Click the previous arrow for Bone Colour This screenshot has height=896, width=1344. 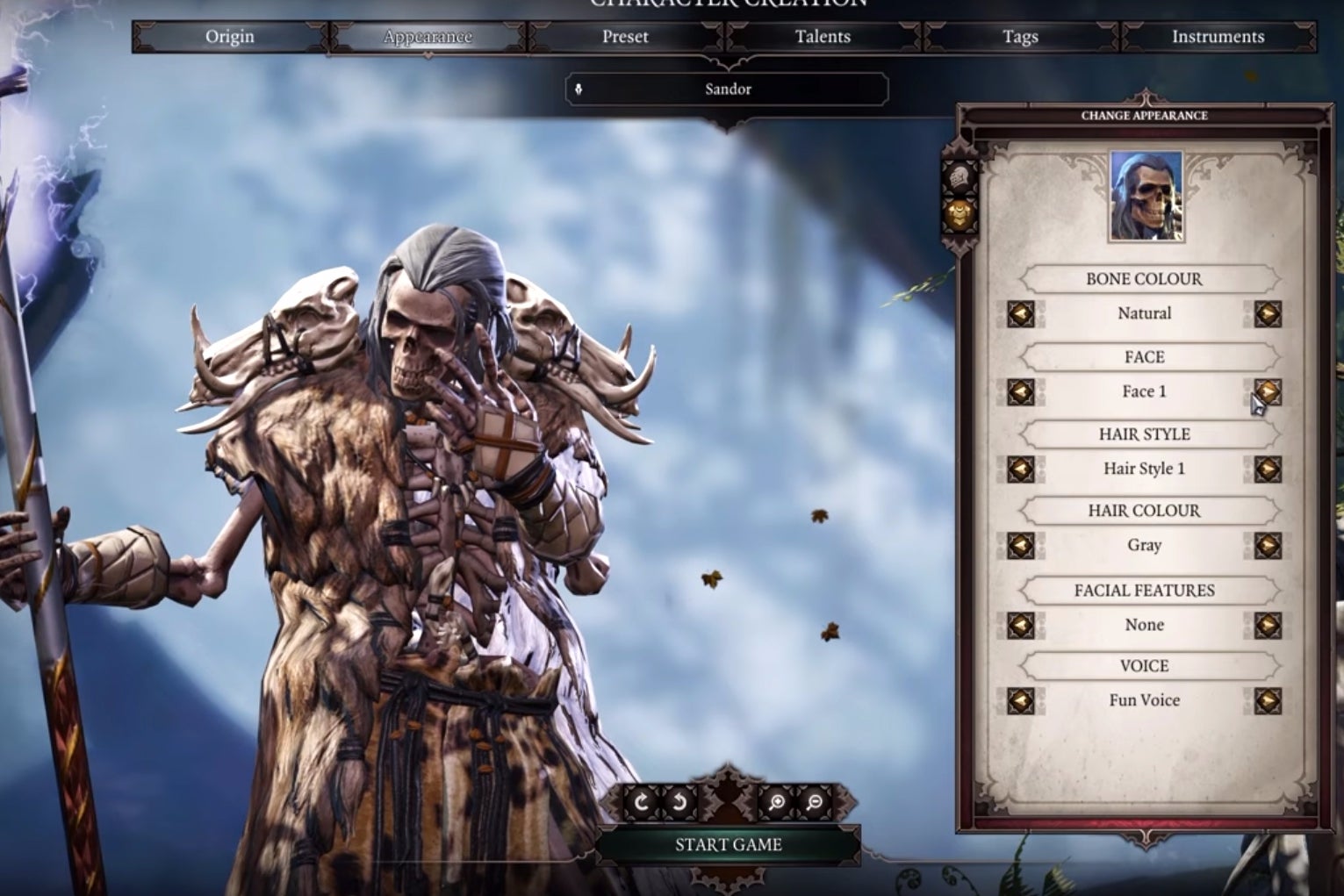[x=1021, y=313]
